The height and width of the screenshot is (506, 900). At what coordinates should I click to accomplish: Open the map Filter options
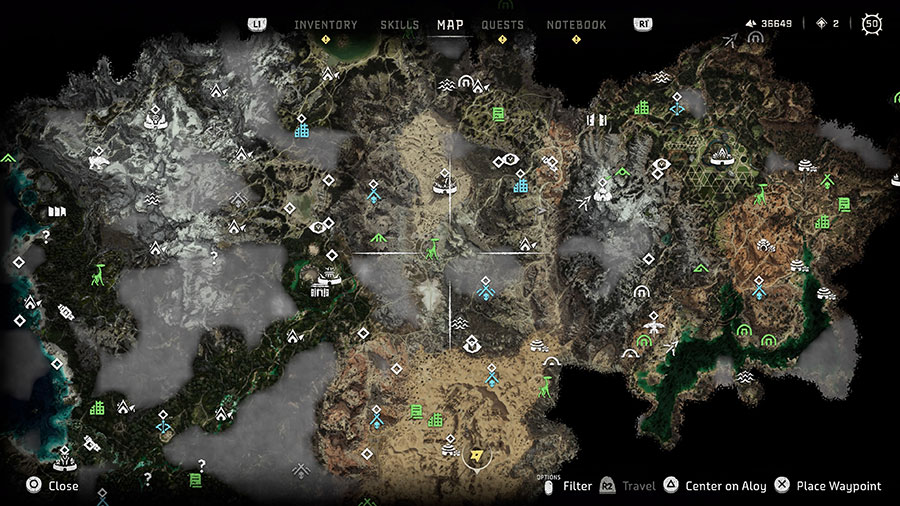567,486
